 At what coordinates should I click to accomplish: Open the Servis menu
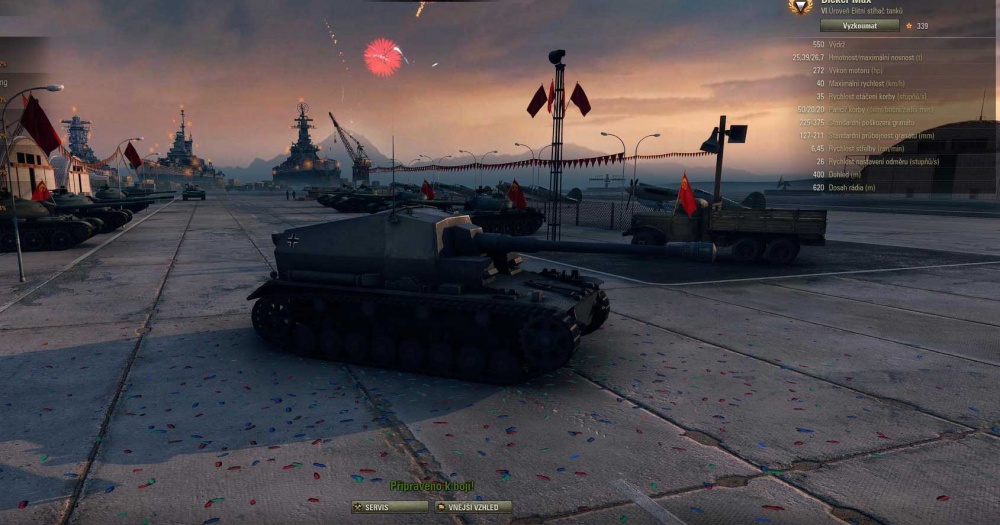pyautogui.click(x=390, y=507)
